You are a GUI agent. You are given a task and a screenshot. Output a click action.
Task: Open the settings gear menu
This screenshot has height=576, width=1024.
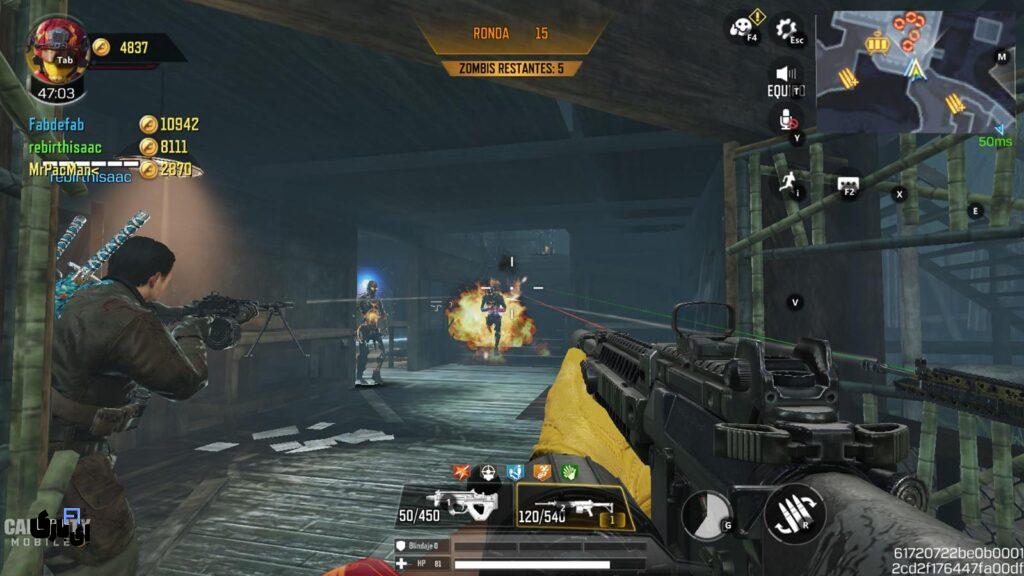point(788,29)
